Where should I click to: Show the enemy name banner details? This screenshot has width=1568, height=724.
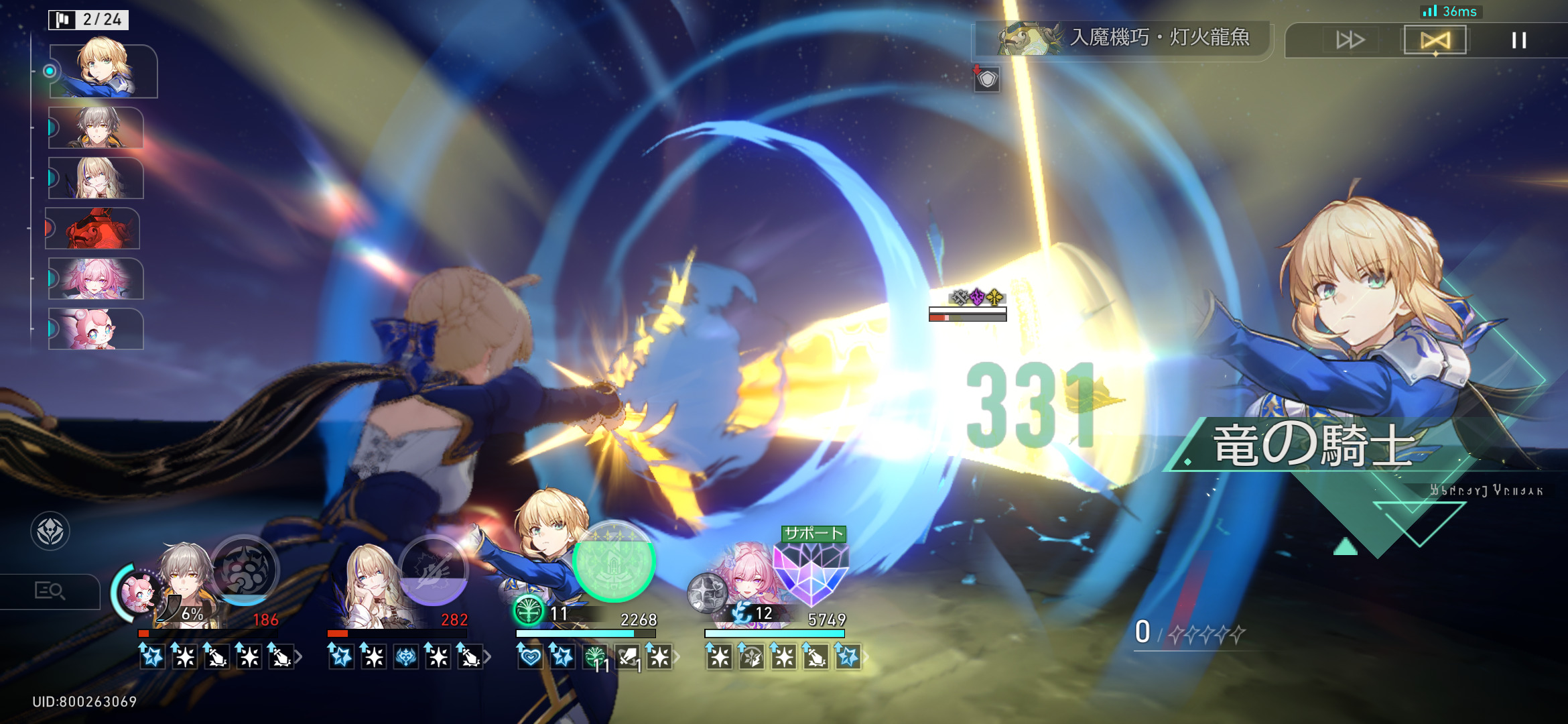(1126, 38)
